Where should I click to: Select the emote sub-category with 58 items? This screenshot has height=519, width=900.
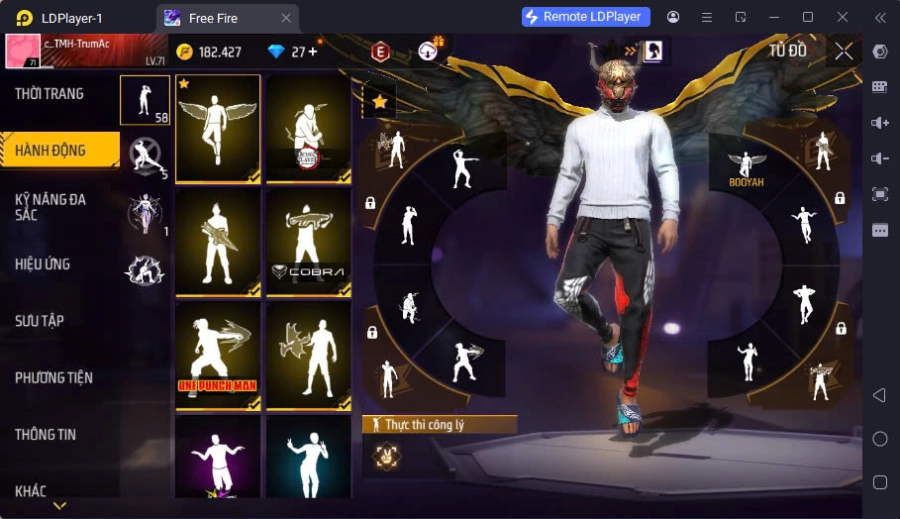(145, 99)
